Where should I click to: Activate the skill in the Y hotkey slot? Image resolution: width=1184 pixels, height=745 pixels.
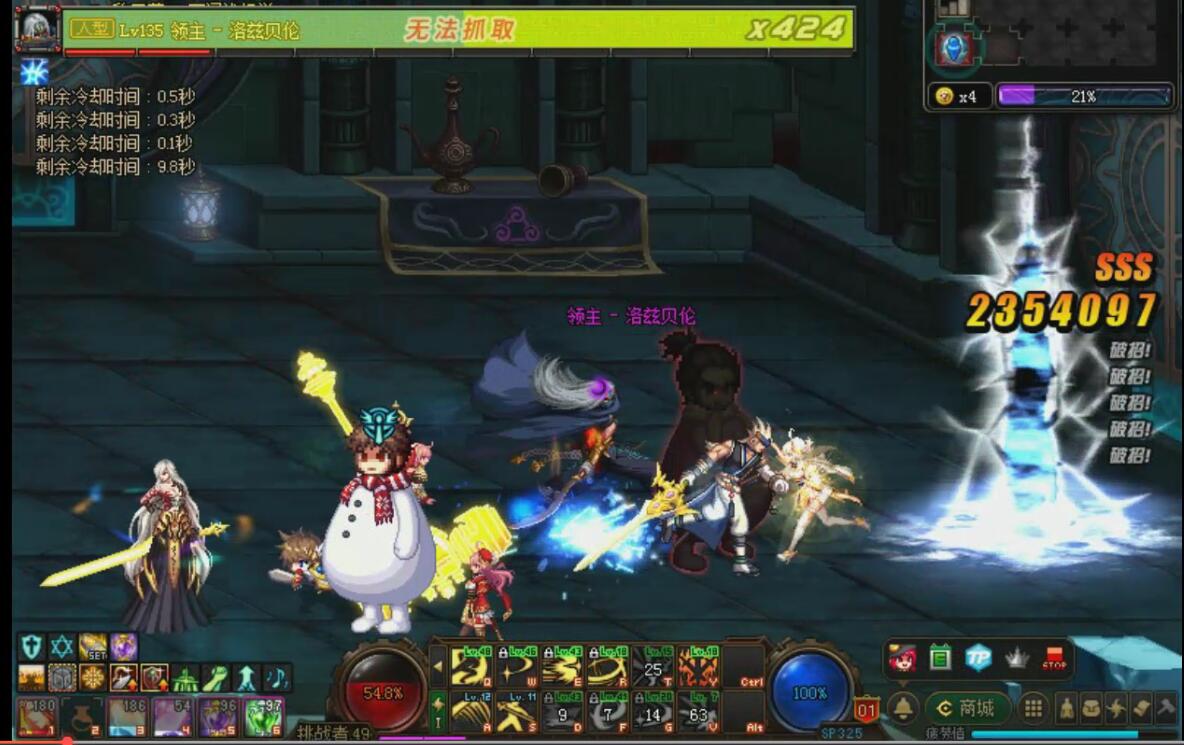click(698, 667)
